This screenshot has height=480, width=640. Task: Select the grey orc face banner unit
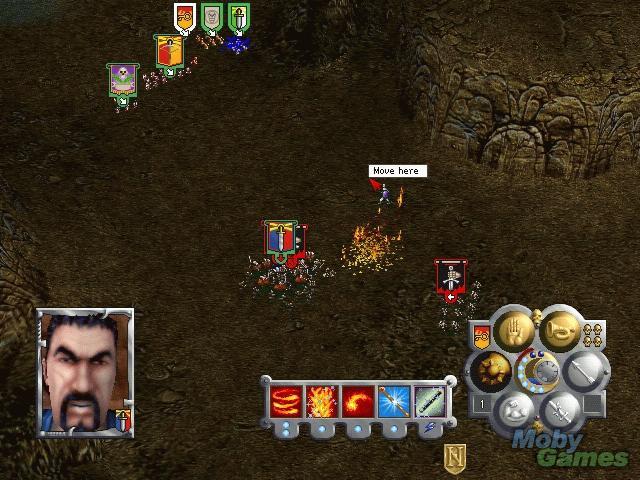pos(211,18)
